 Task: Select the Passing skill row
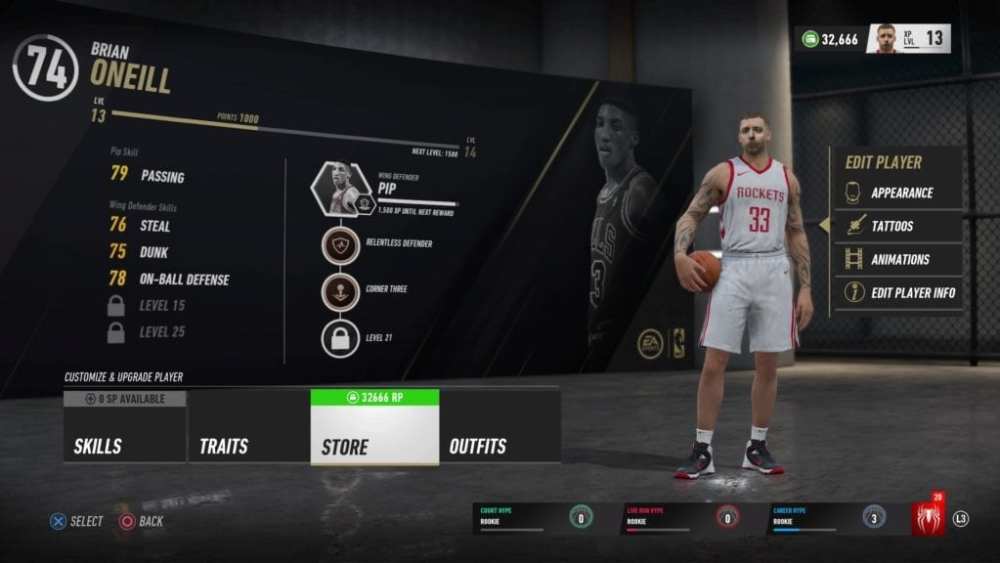tap(148, 177)
